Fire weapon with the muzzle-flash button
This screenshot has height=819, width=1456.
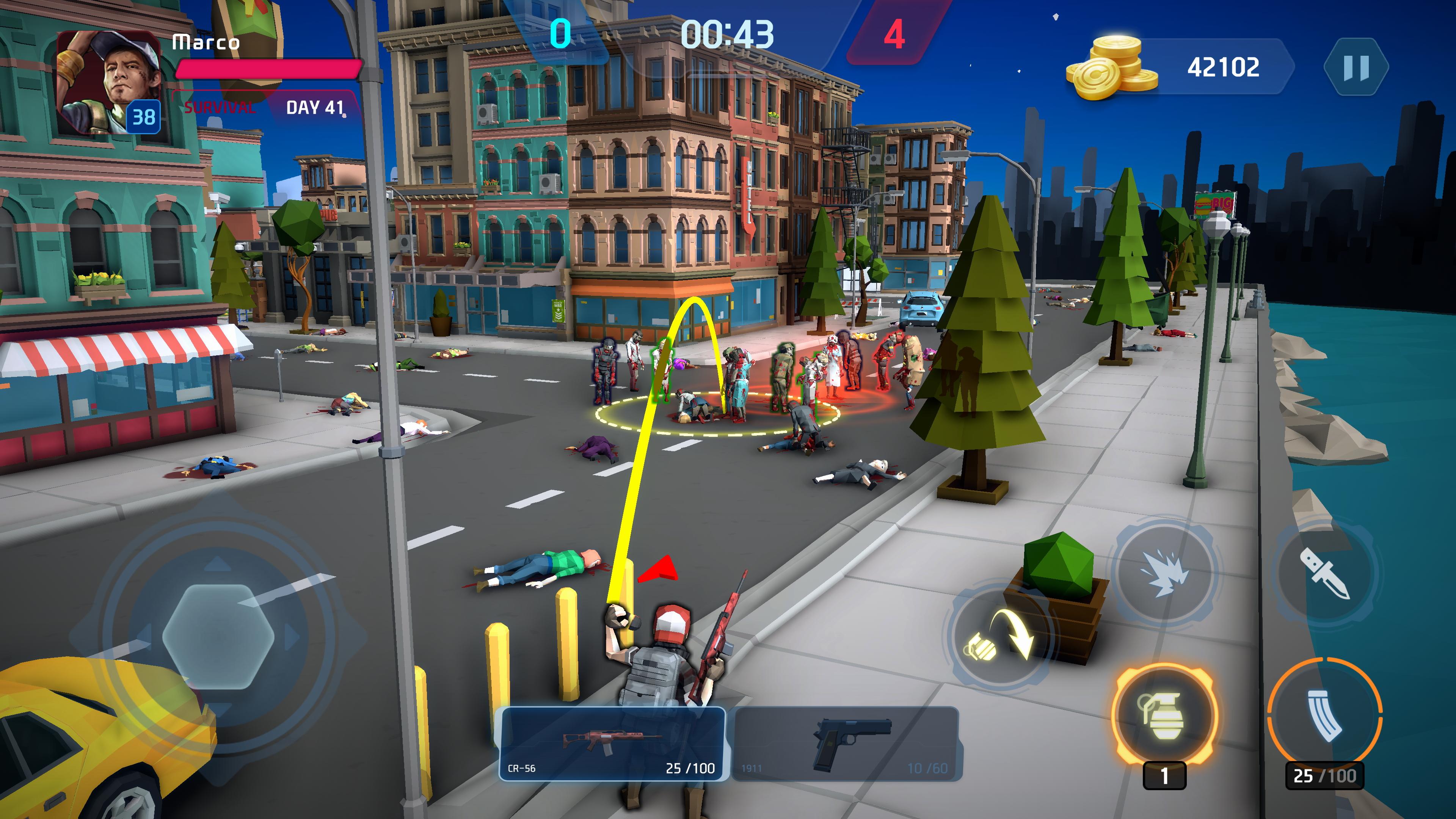(x=1164, y=573)
